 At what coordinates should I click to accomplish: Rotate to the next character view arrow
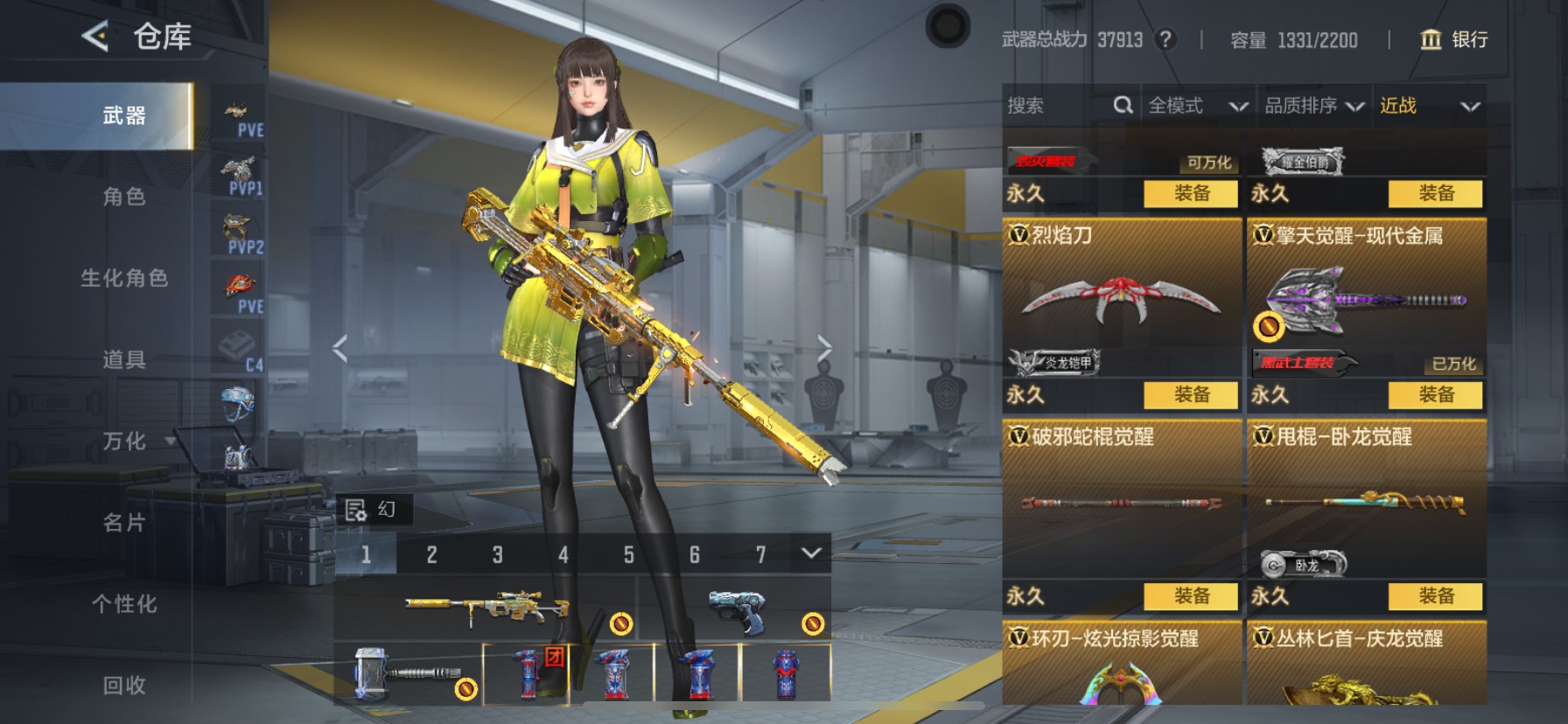point(824,349)
